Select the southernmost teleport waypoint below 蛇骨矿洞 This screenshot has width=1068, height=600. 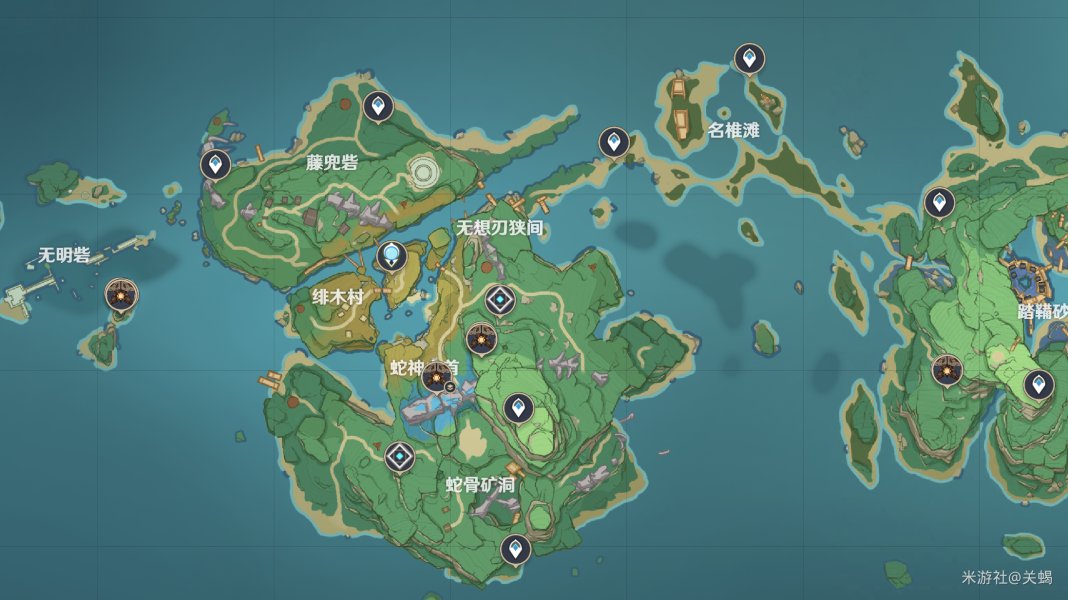(x=515, y=548)
